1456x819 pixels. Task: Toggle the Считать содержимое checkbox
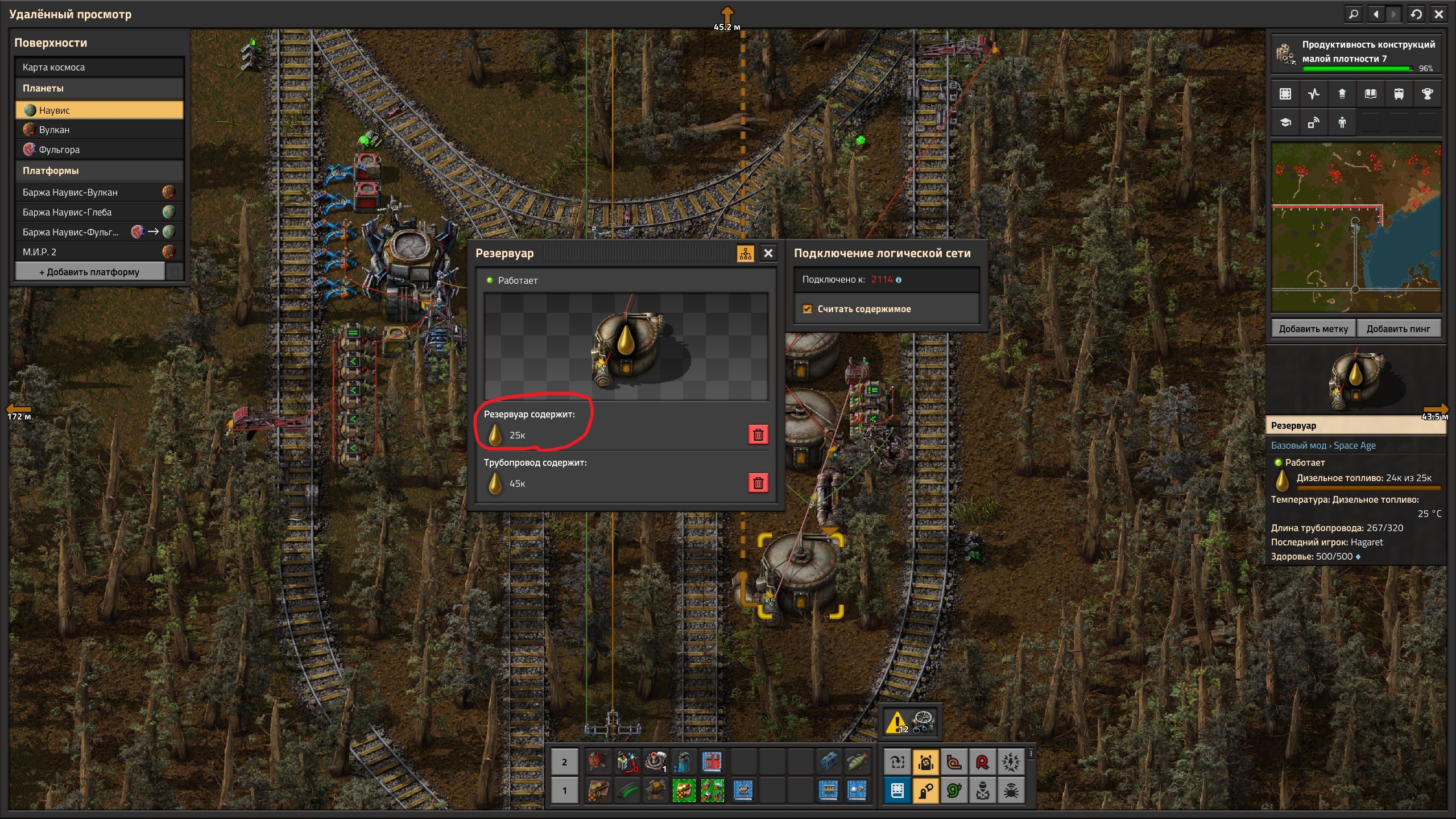(807, 309)
